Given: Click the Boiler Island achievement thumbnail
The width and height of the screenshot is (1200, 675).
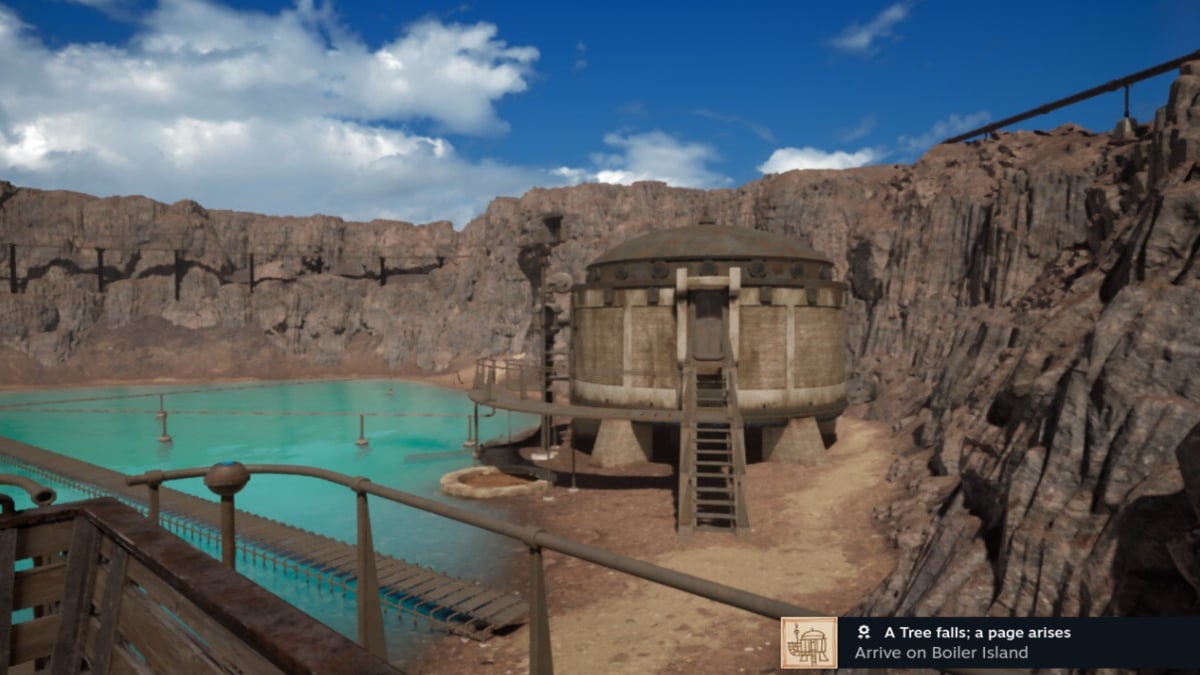Looking at the screenshot, I should pos(809,642).
